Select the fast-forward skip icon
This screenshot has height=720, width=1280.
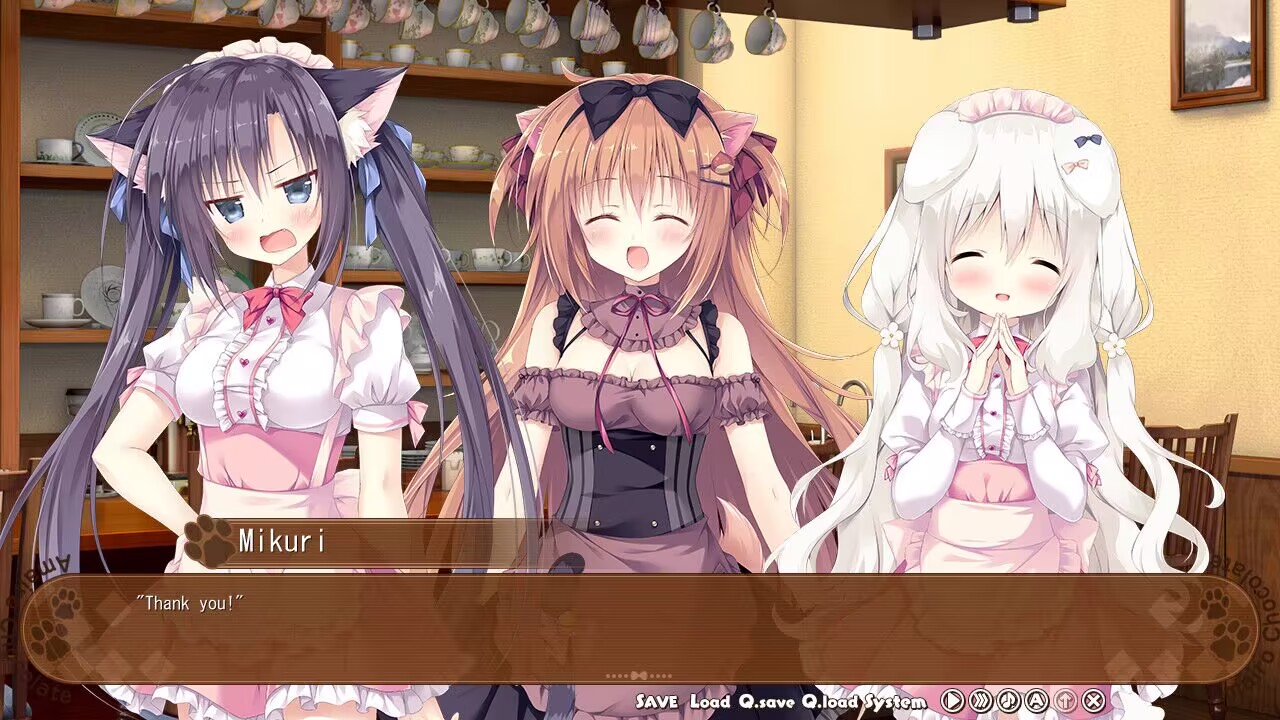983,698
